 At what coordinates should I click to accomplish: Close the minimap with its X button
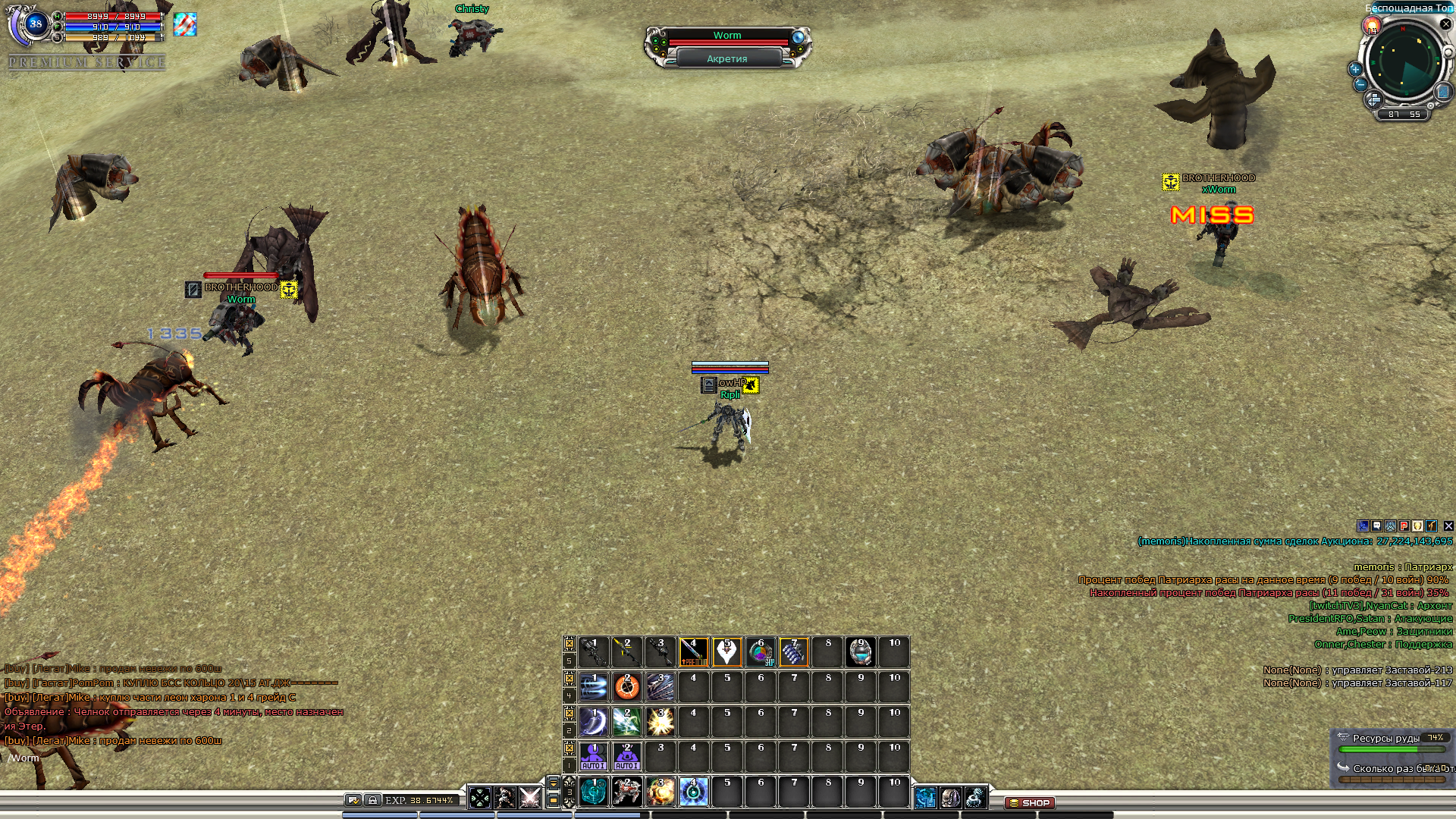point(1445,24)
